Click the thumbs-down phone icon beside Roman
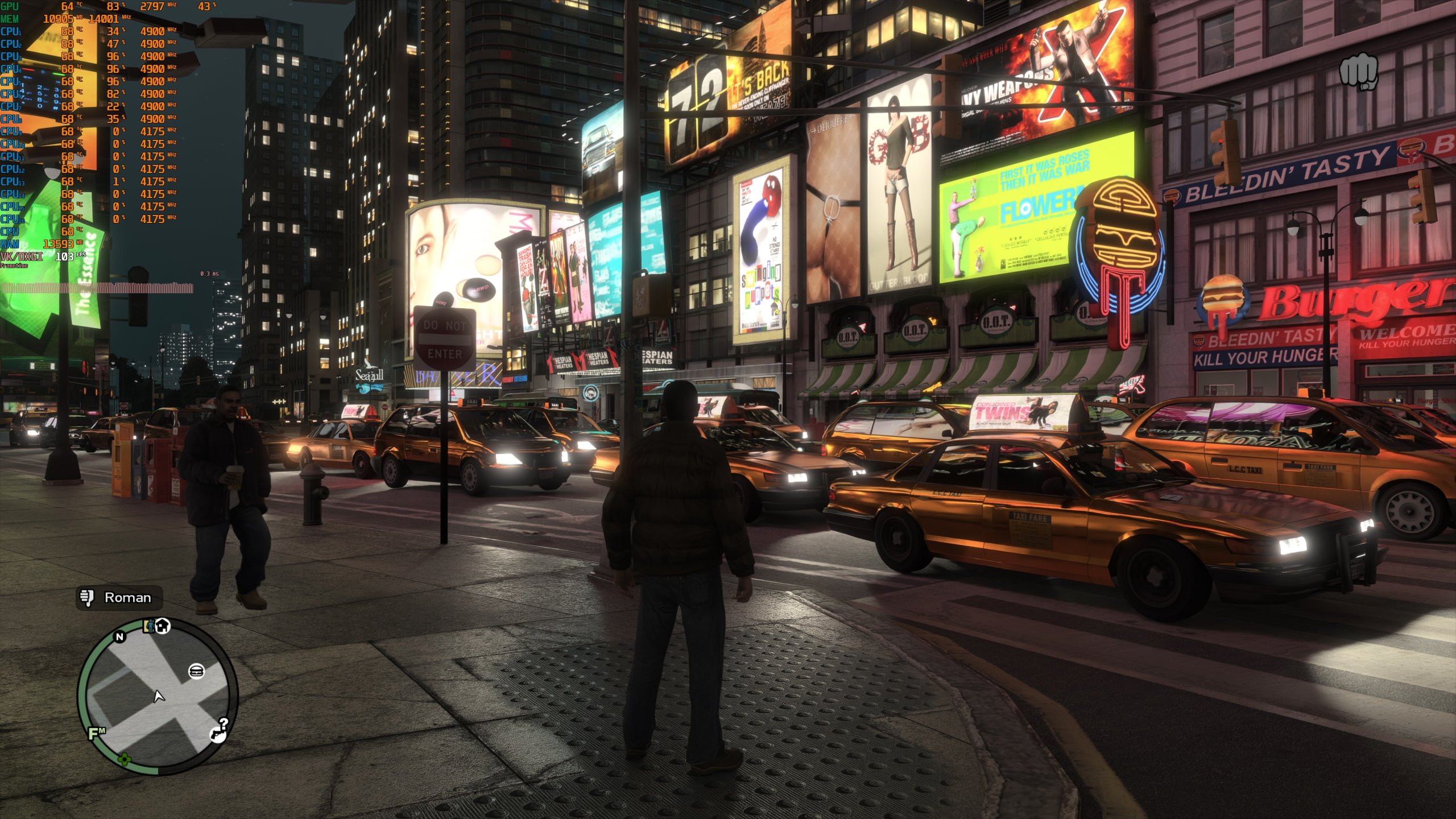The height and width of the screenshot is (819, 1456). 86,598
